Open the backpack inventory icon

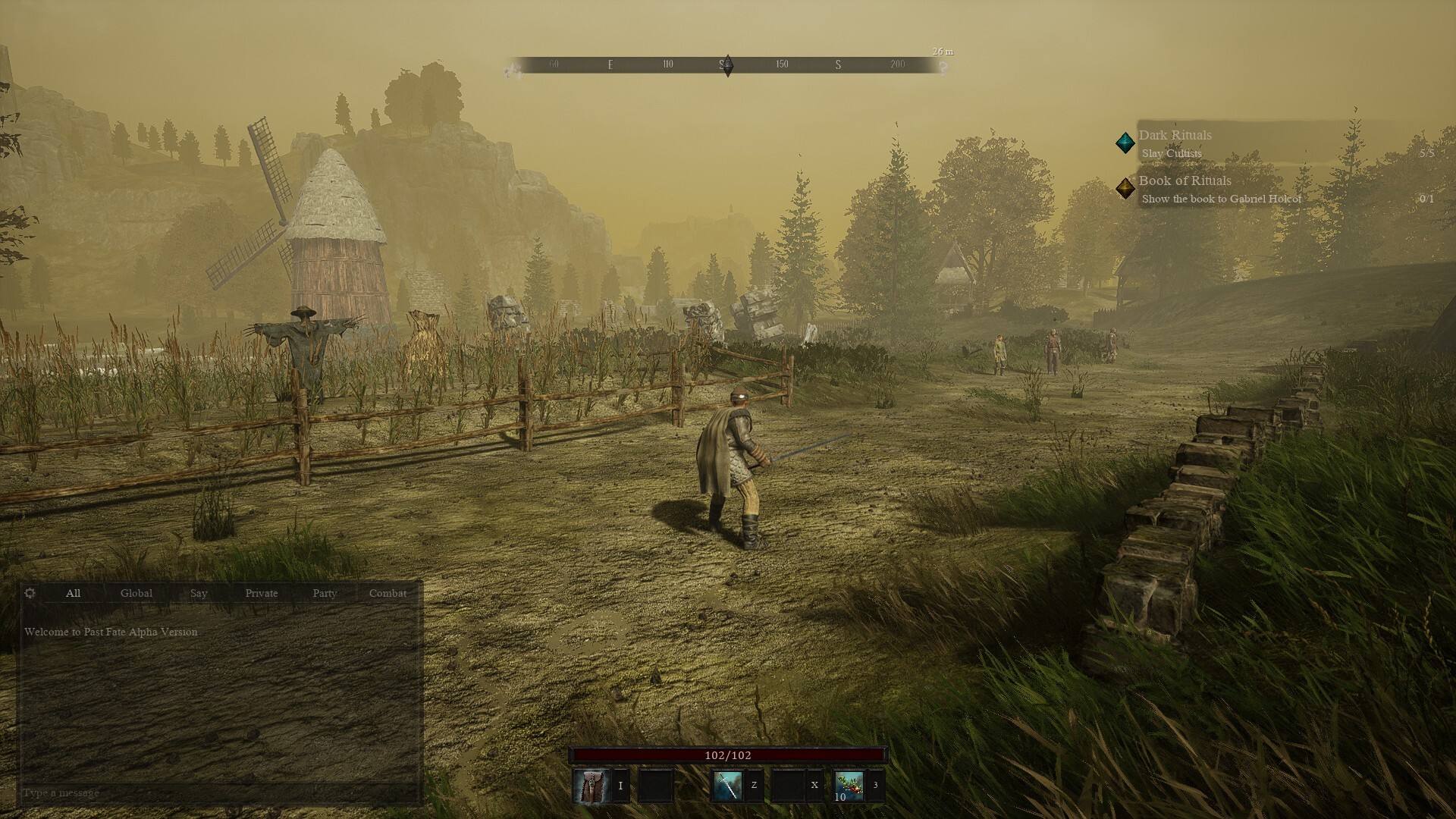coord(591,786)
